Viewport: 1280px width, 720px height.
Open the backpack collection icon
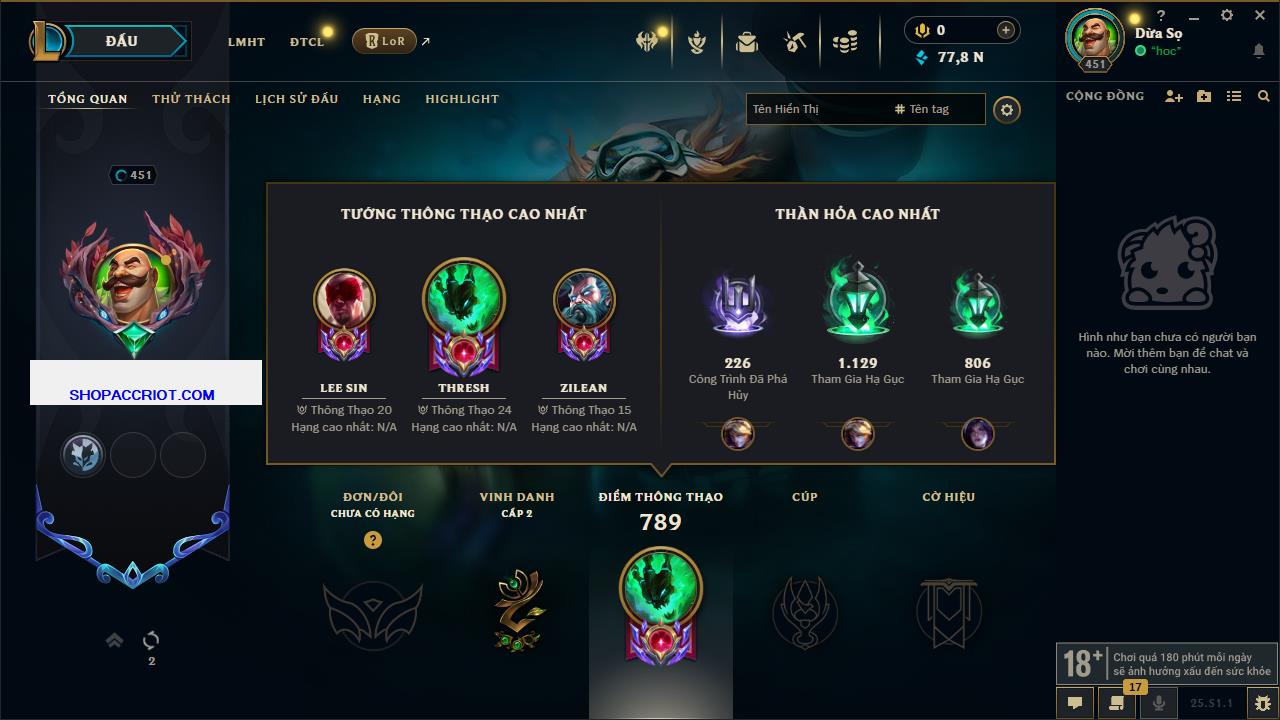point(746,42)
